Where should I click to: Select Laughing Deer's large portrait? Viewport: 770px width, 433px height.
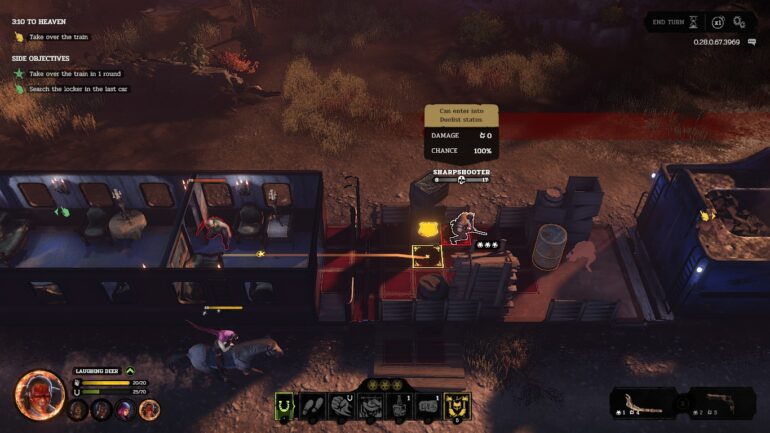[x=39, y=393]
